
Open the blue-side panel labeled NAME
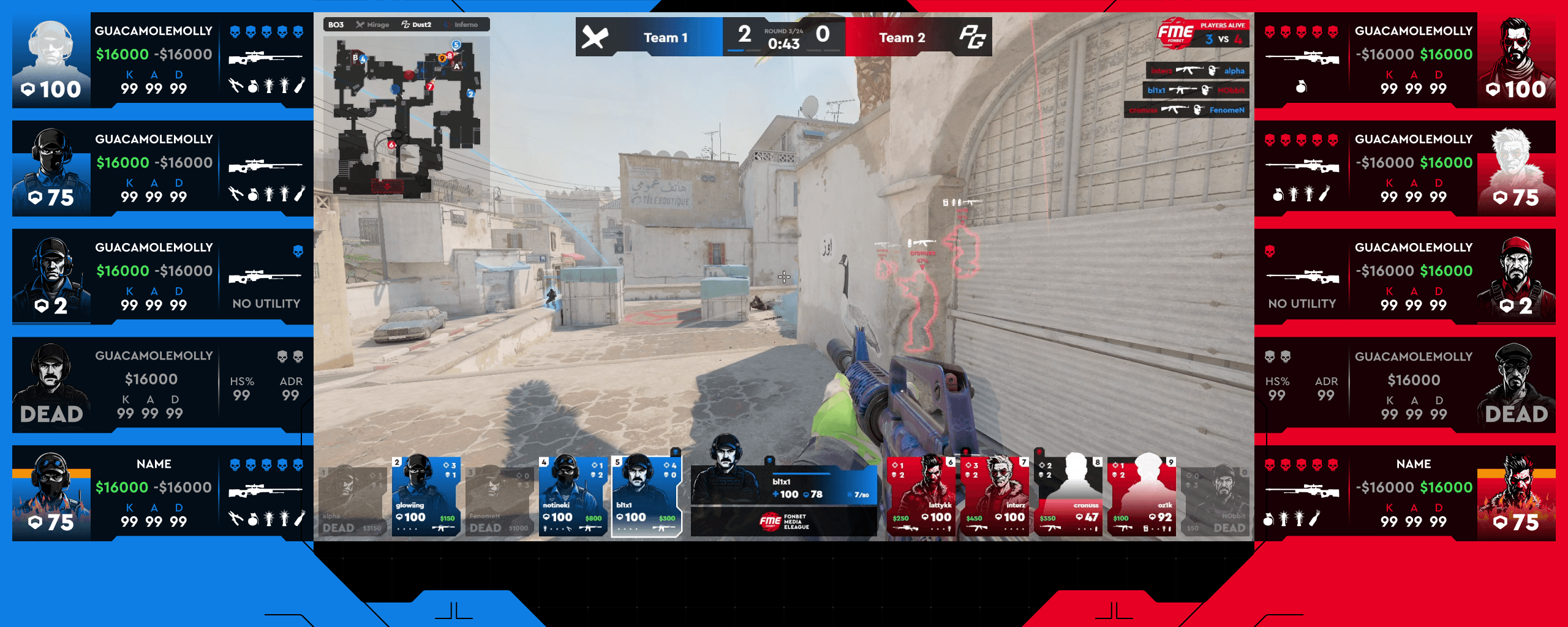tap(162, 493)
